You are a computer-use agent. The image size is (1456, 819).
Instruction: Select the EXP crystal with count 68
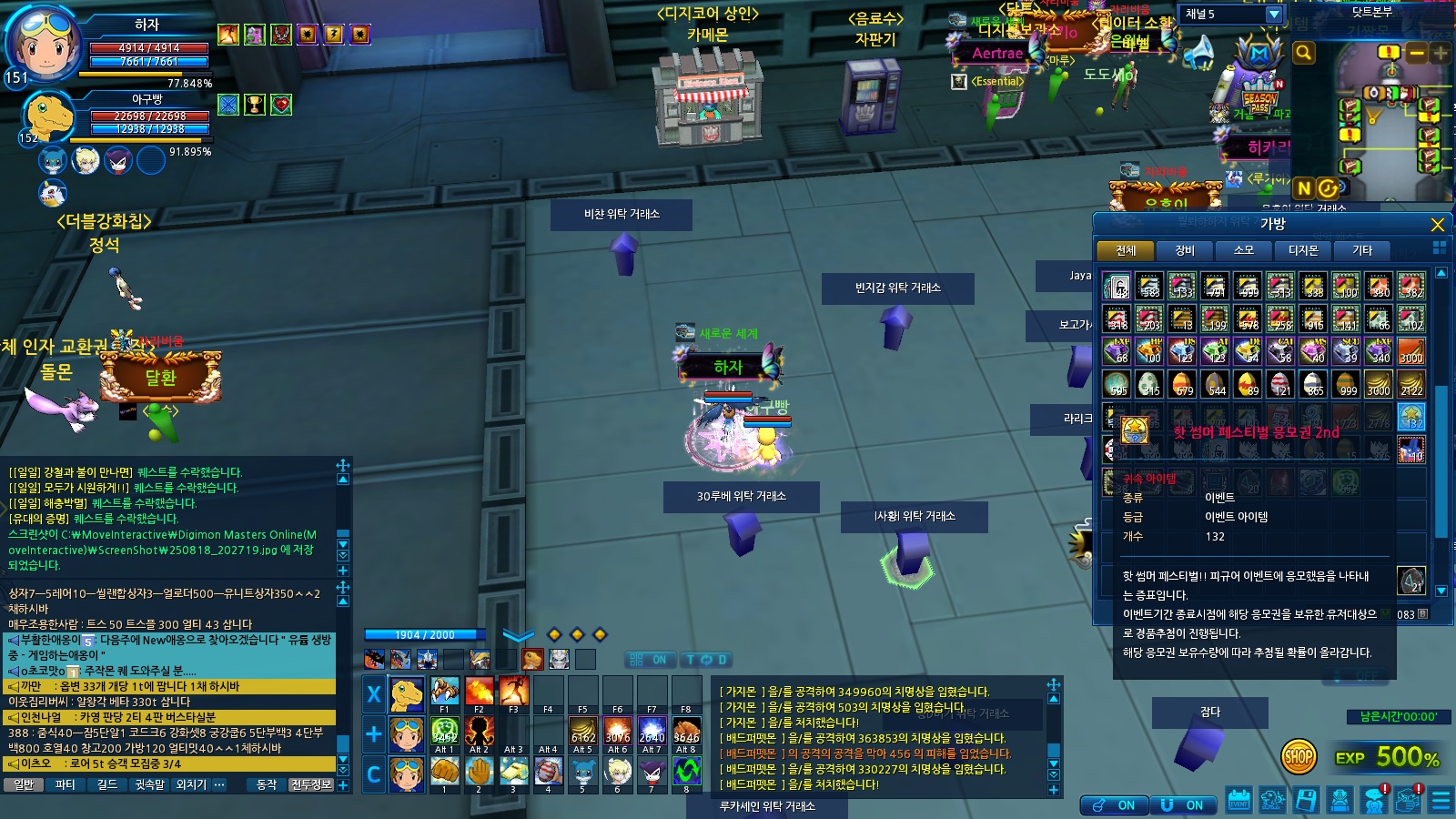click(1117, 350)
